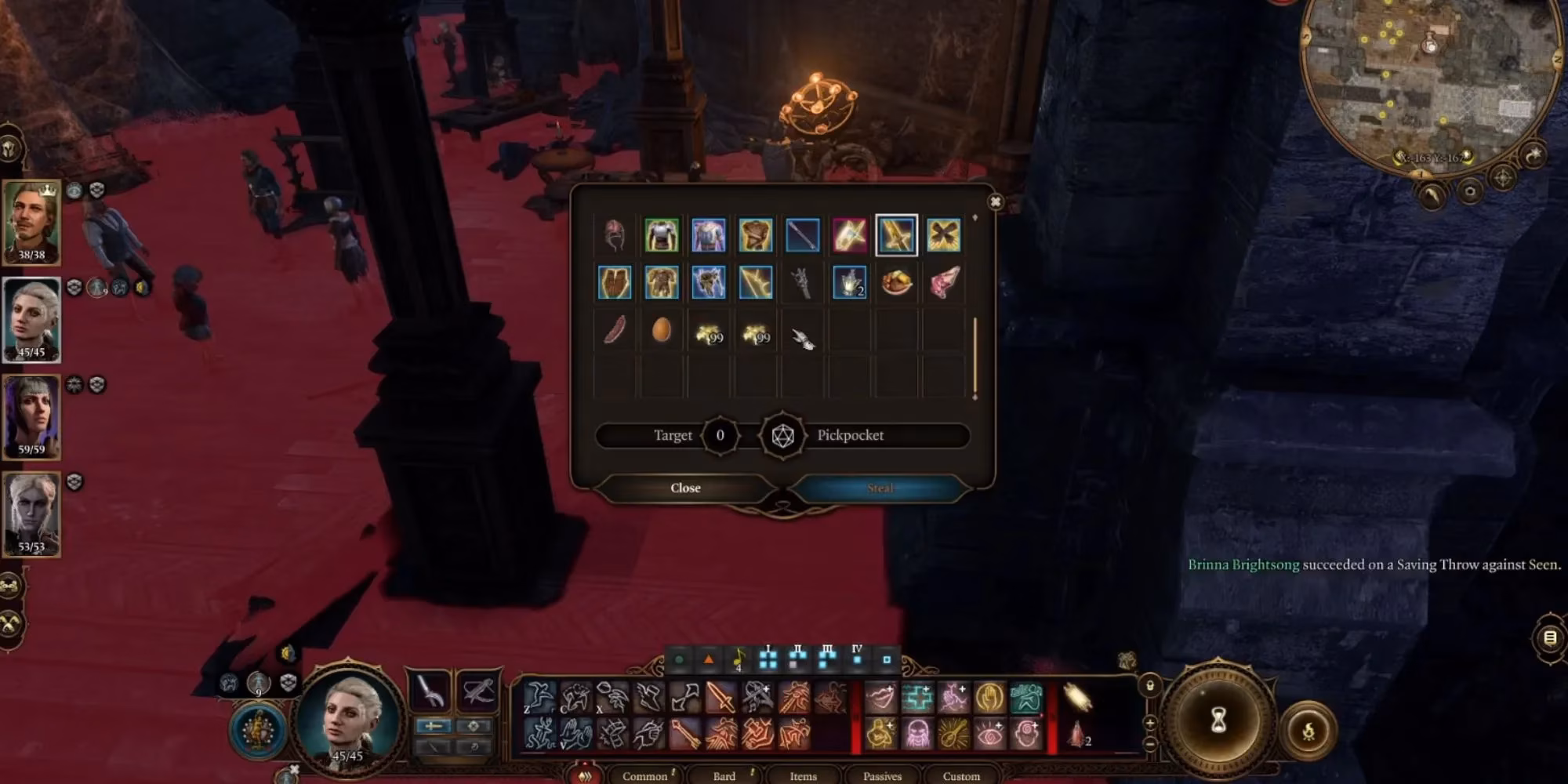Select the bowl of food item
This screenshot has height=784, width=1568.
coord(895,283)
